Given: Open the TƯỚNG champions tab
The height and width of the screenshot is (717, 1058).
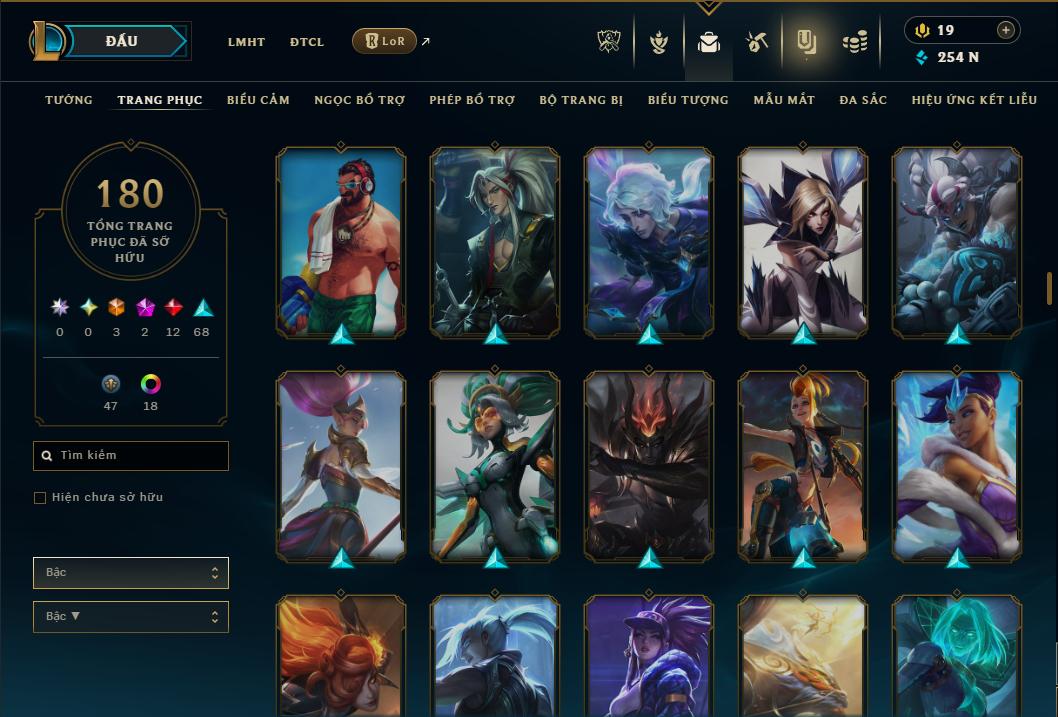Looking at the screenshot, I should click(69, 100).
